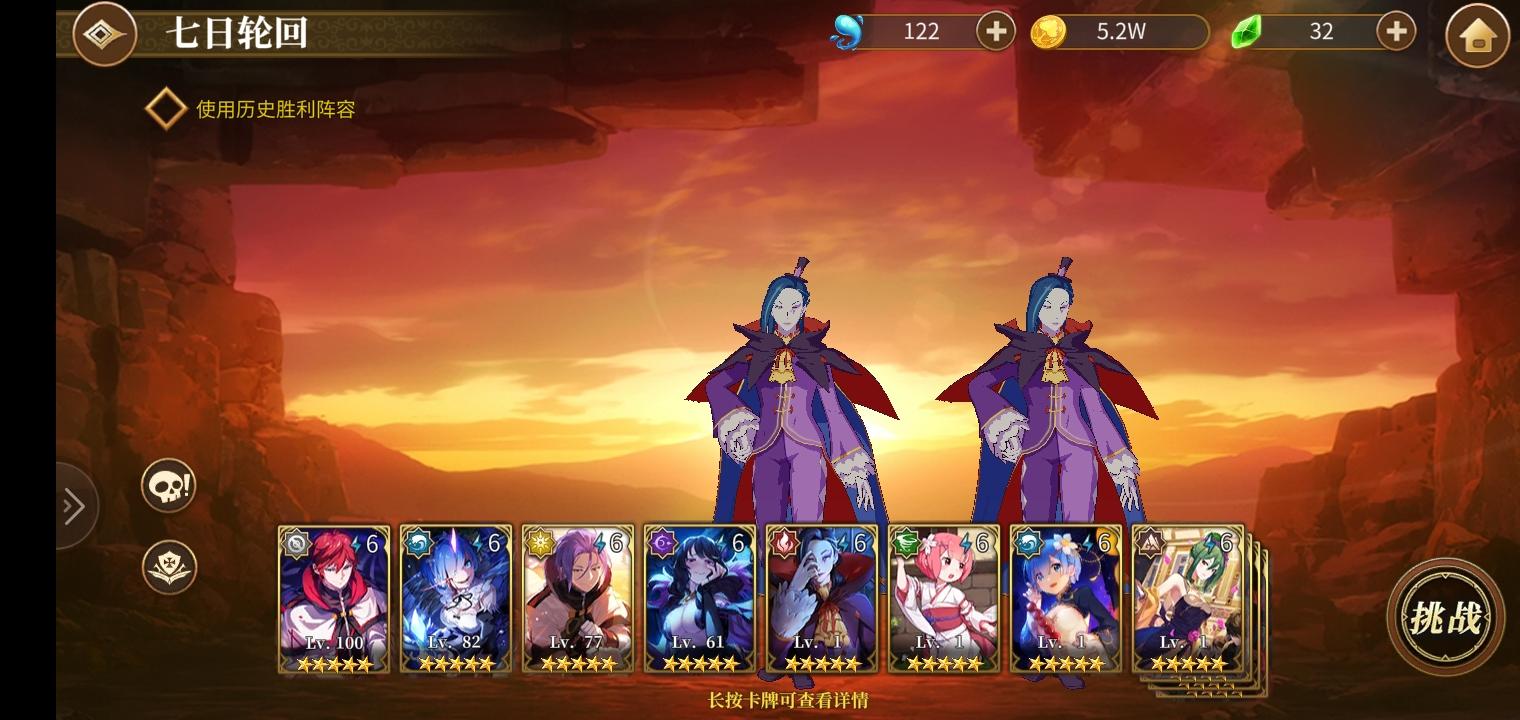
Task: Toggle the fire element Lv.1 card selection
Action: pyautogui.click(x=822, y=598)
